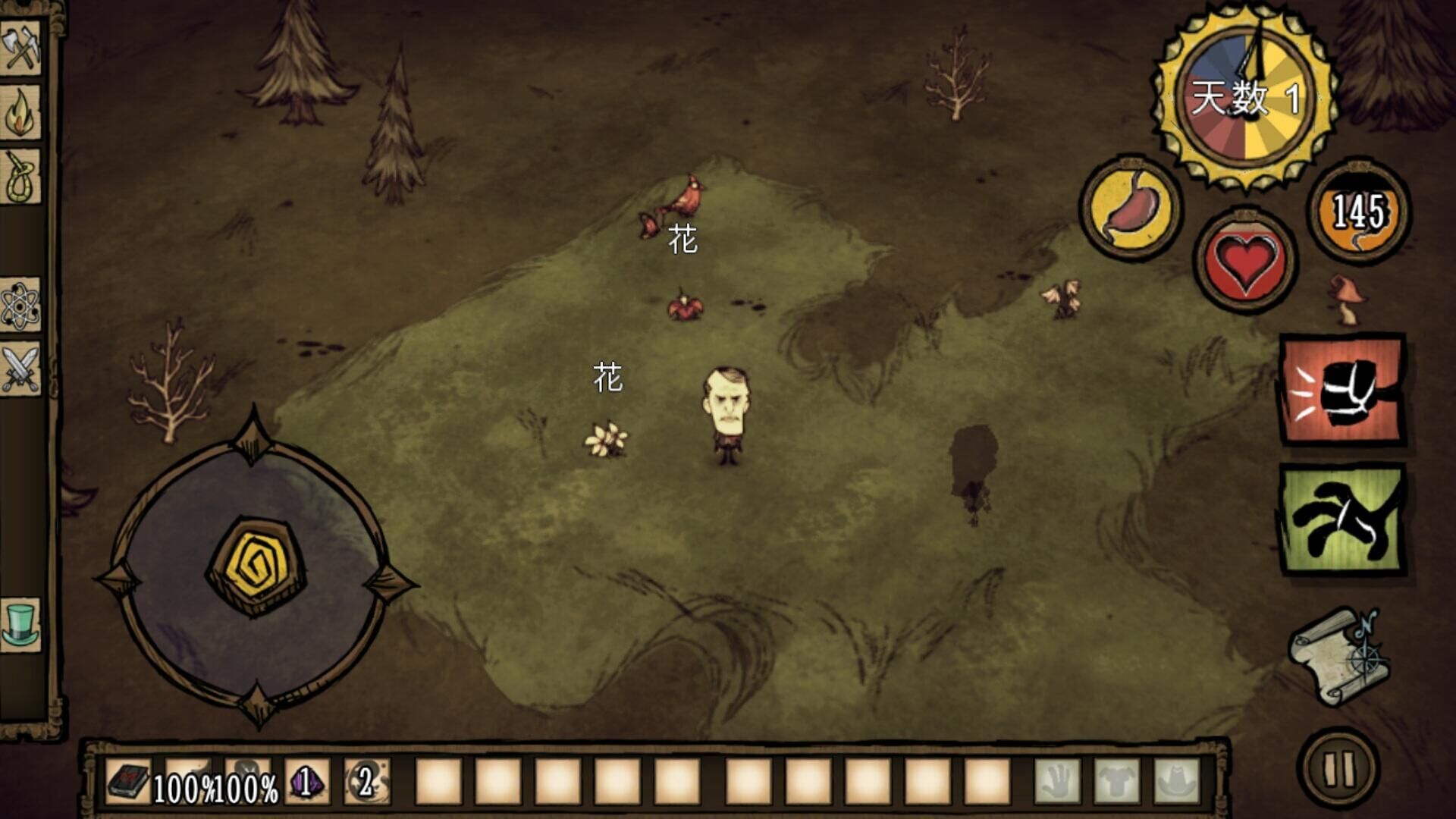Open the Science atom crafting tab

click(20, 305)
